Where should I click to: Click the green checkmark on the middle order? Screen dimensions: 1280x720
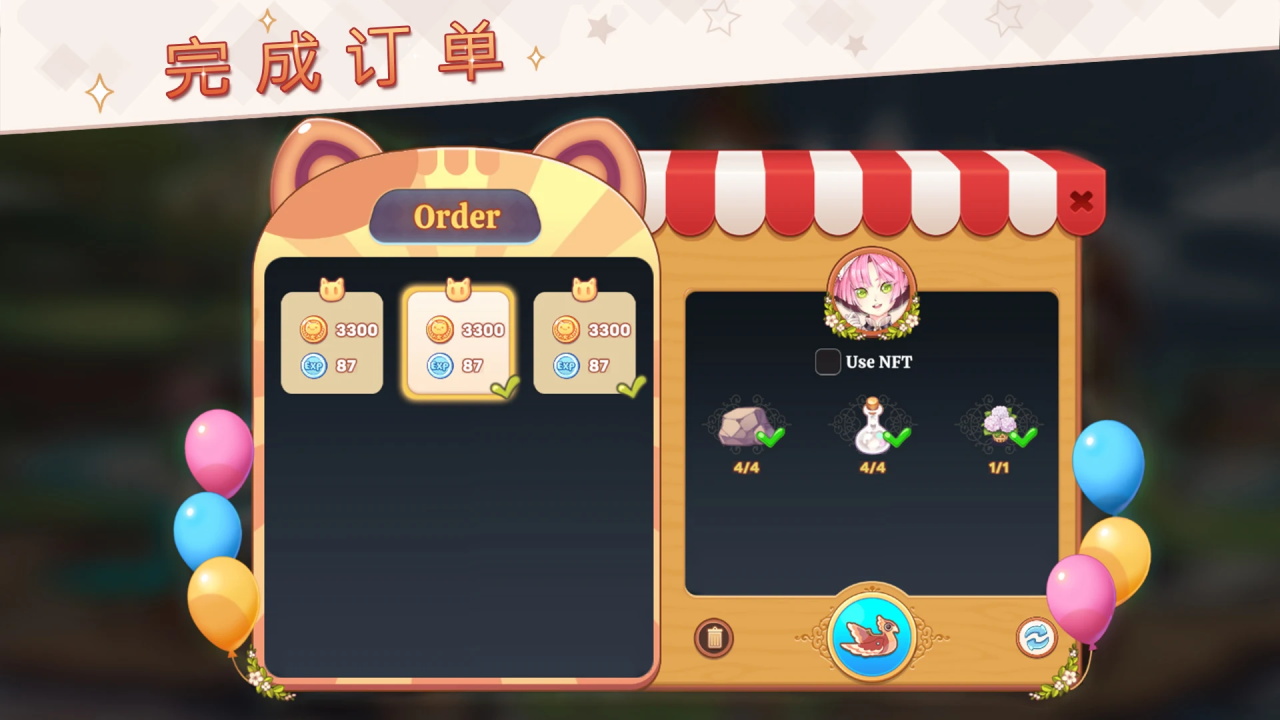(x=503, y=388)
